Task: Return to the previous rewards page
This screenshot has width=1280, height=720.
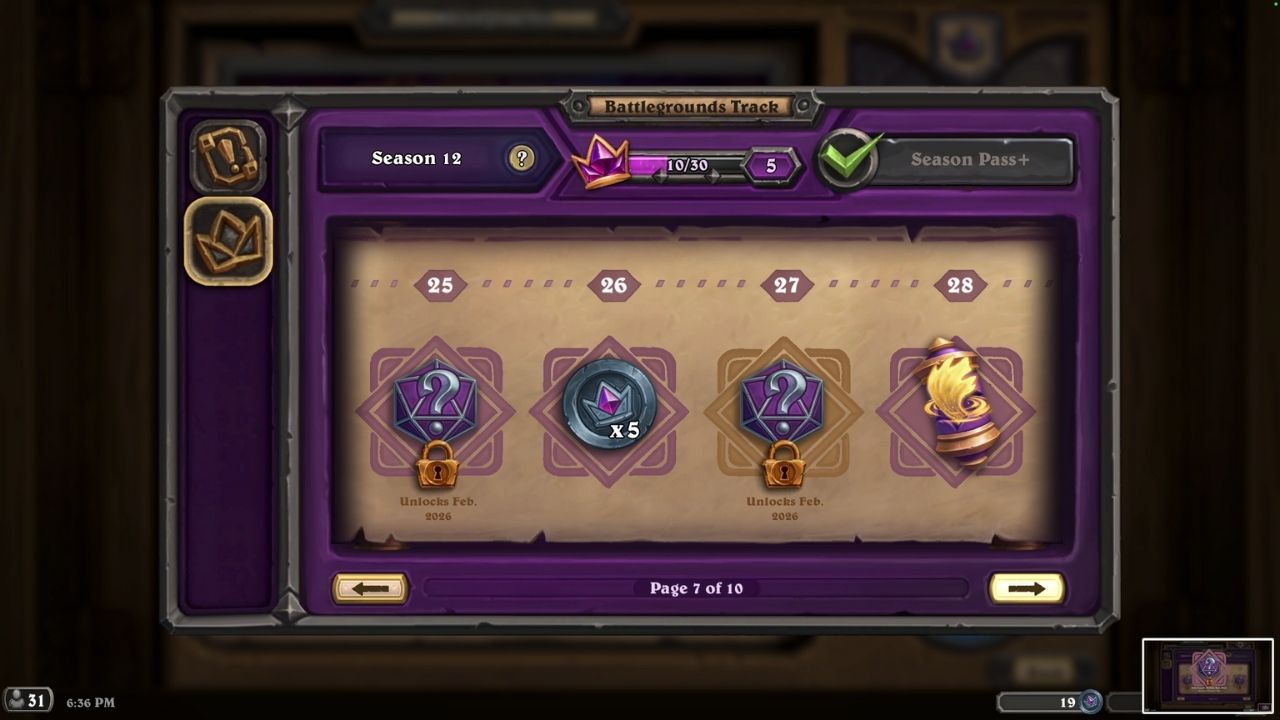Action: 370,588
